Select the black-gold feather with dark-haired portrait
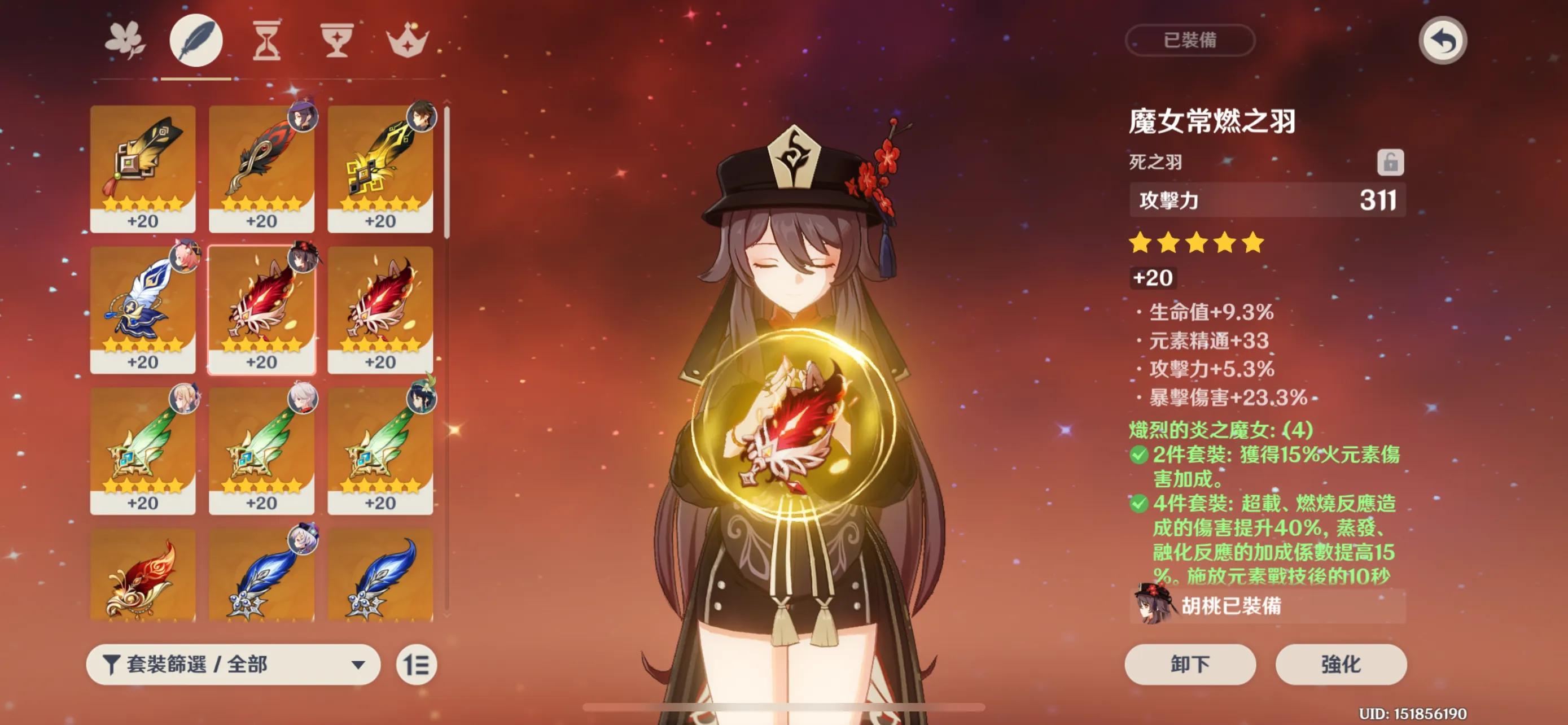 (x=380, y=169)
